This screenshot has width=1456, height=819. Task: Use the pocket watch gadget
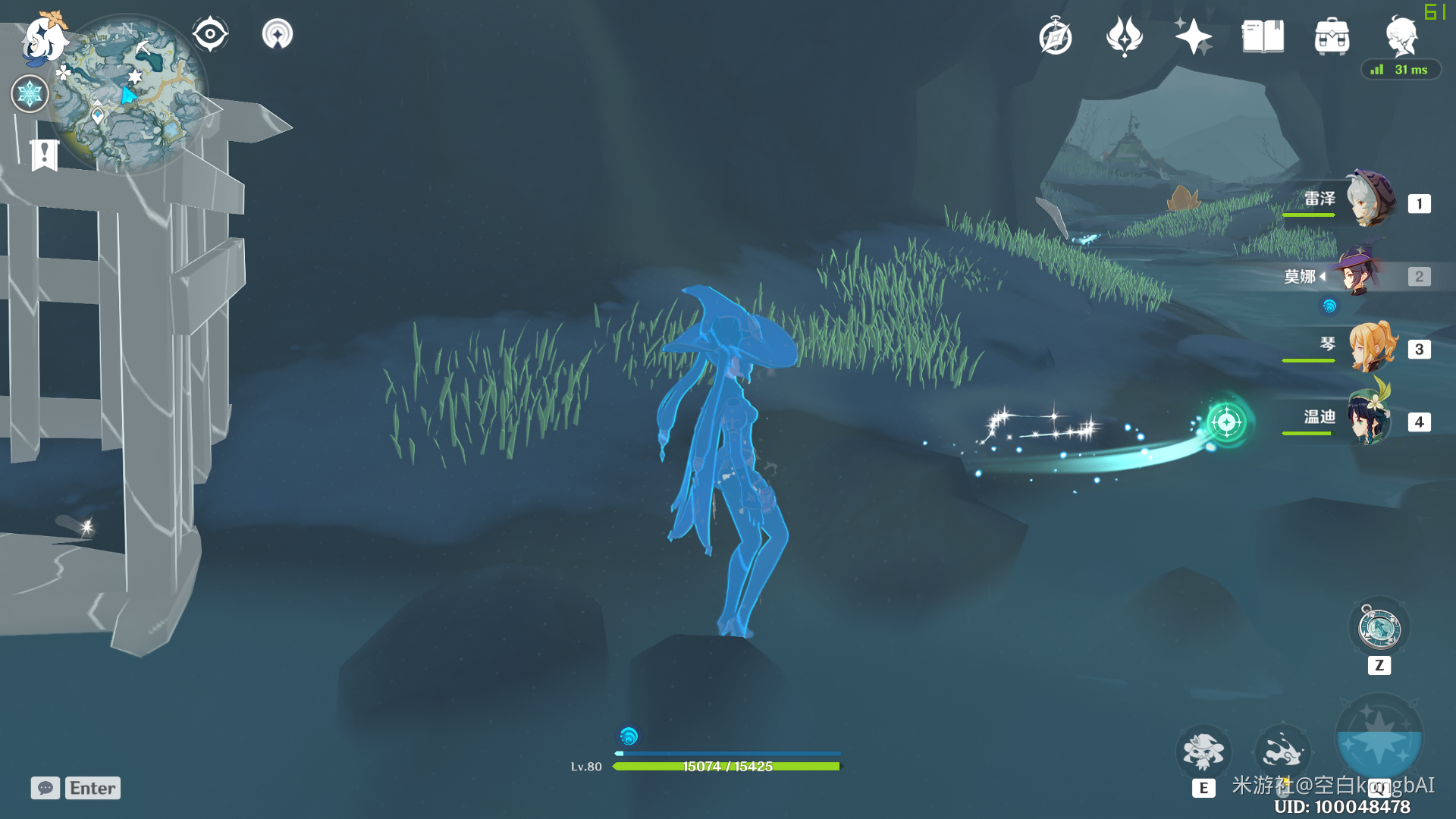(1379, 628)
